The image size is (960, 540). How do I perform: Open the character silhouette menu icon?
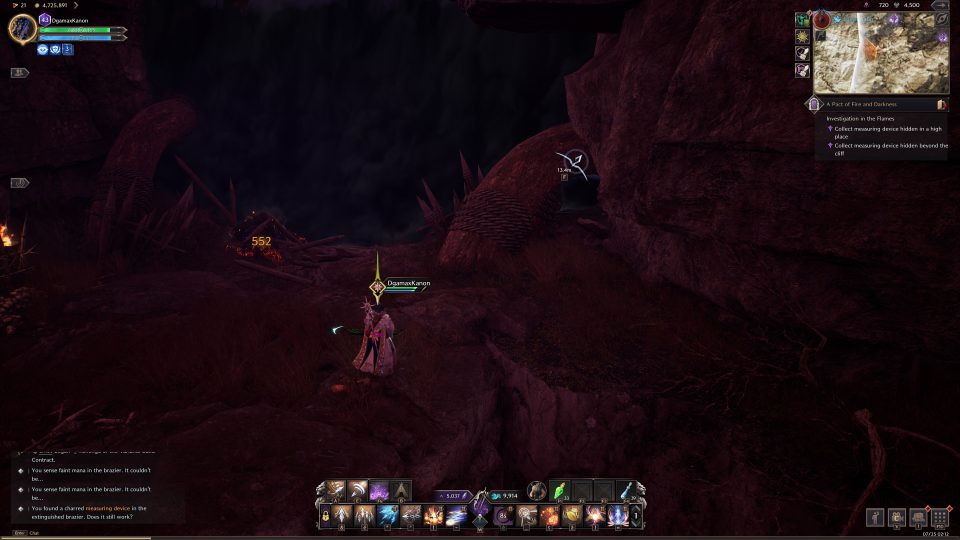tap(874, 518)
